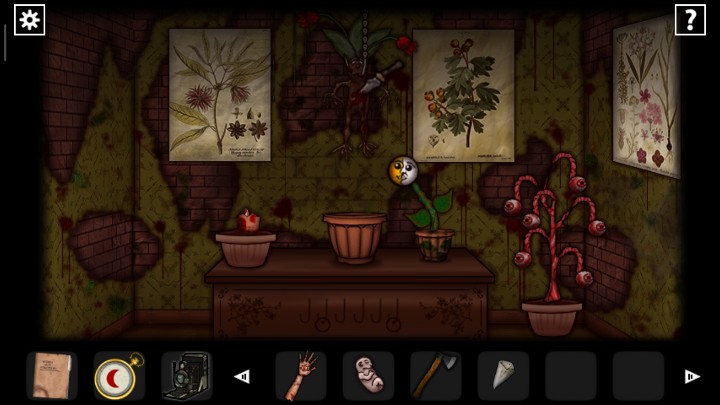Pick the axe from the inventory

pos(435,376)
